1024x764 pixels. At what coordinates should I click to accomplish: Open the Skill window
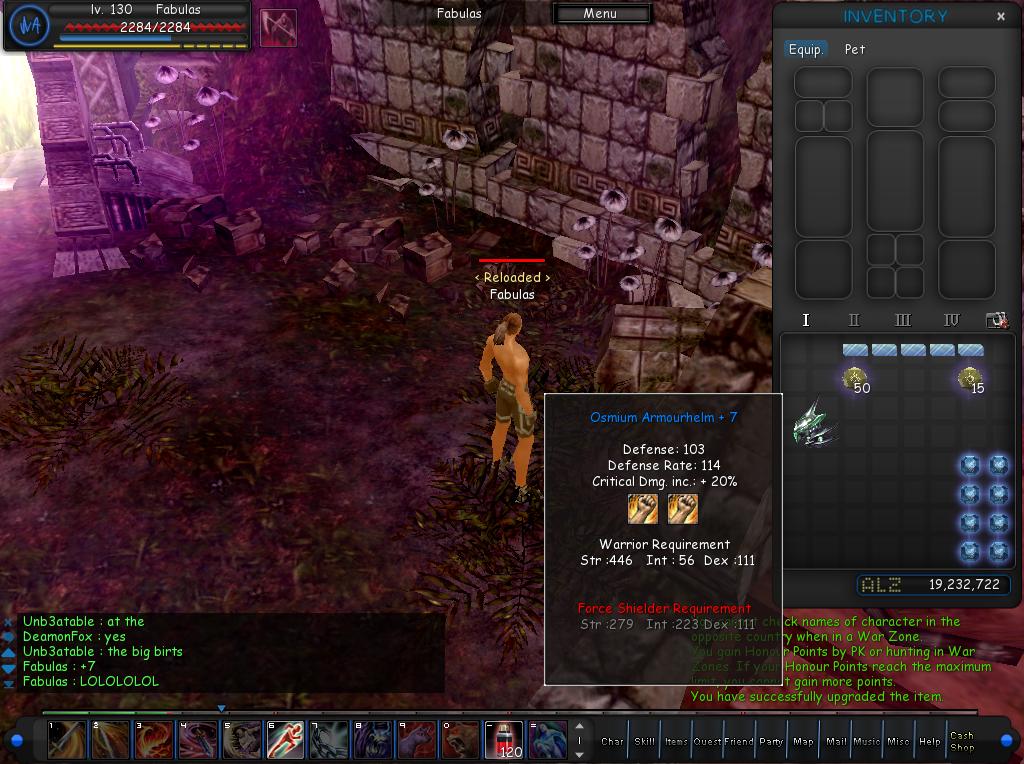pyautogui.click(x=645, y=741)
